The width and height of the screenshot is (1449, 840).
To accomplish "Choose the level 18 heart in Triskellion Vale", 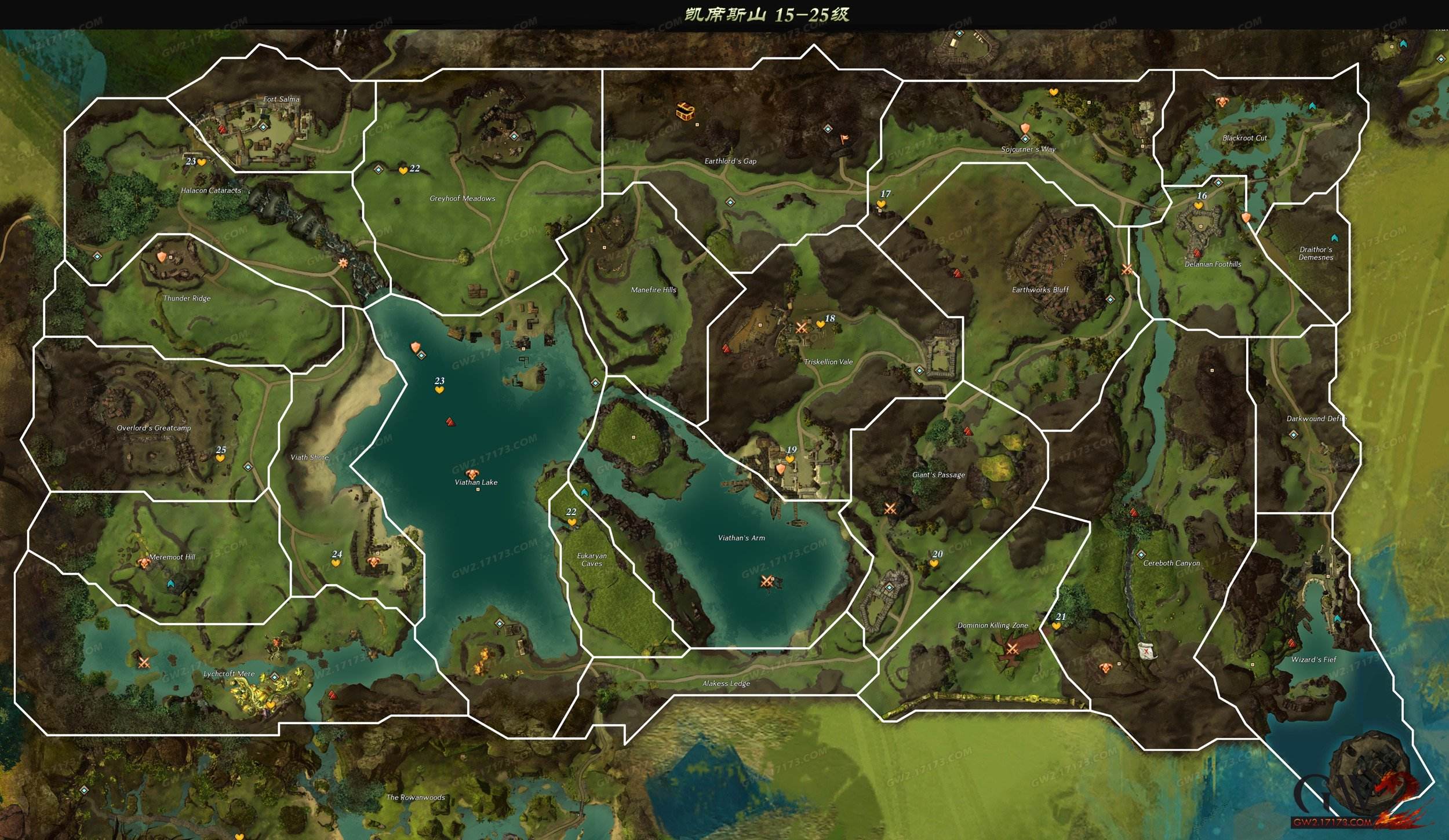I will point(820,324).
